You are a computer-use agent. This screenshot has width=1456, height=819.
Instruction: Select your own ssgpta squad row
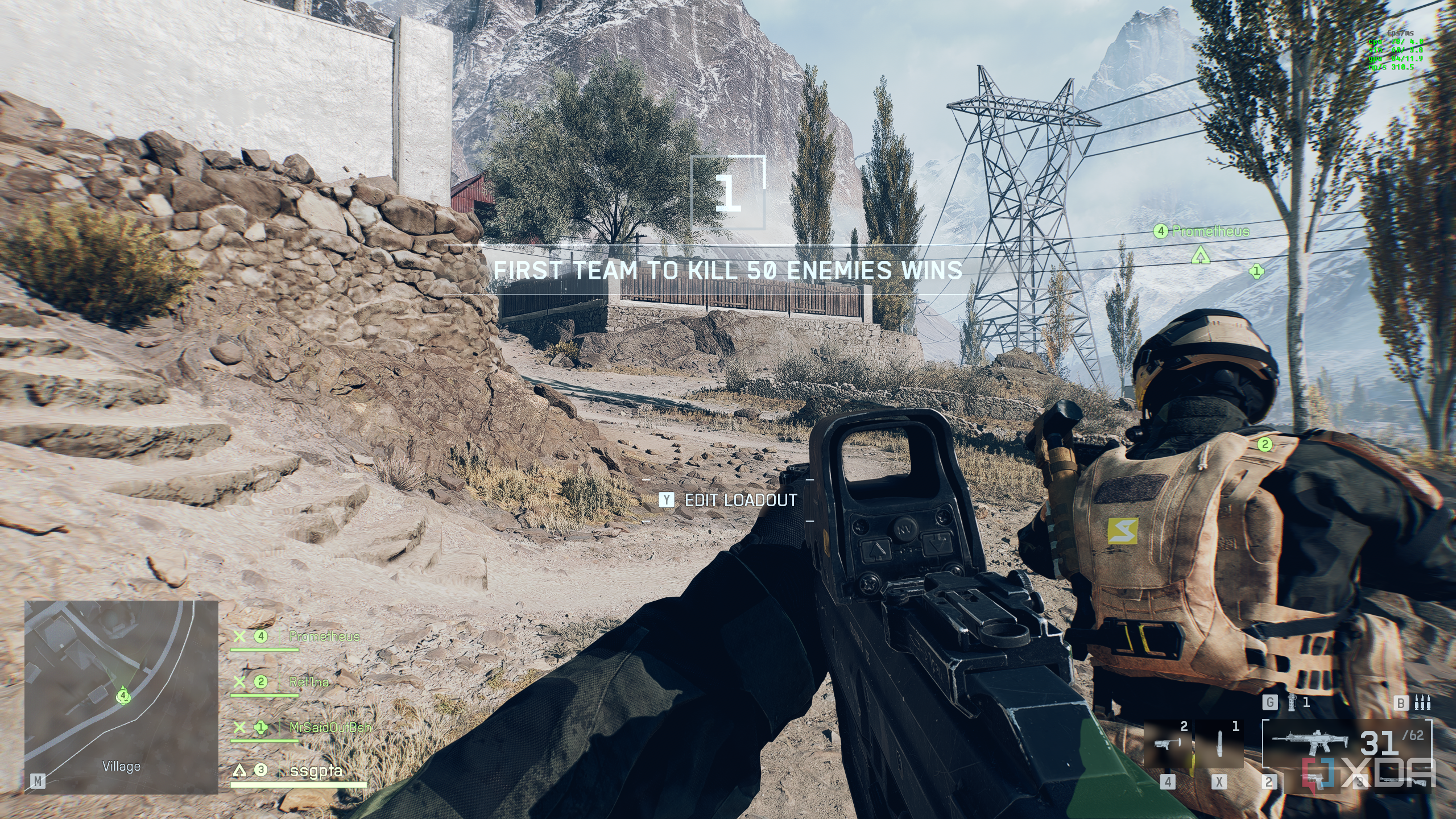pos(316,771)
